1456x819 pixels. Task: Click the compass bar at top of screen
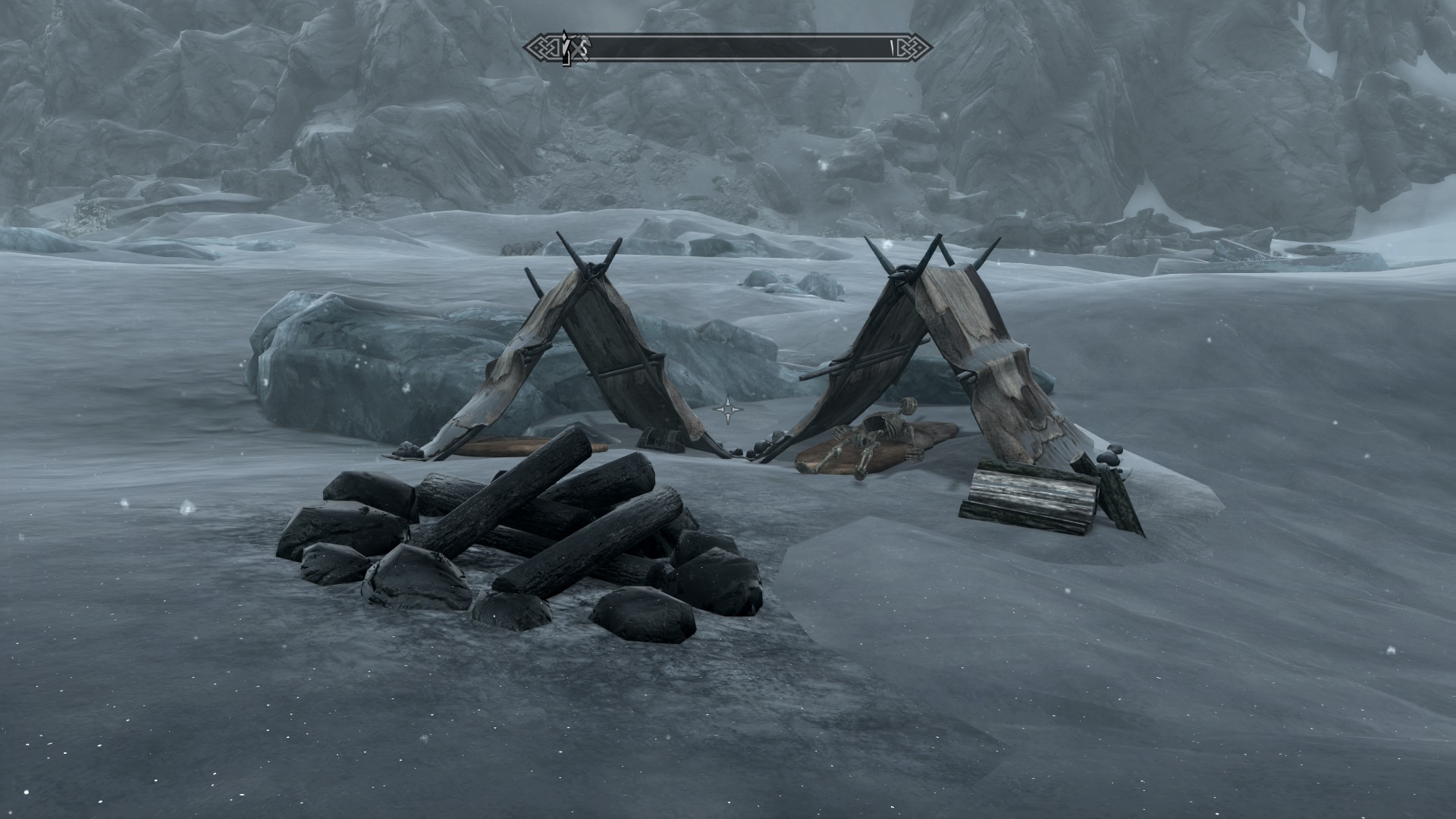[x=728, y=48]
